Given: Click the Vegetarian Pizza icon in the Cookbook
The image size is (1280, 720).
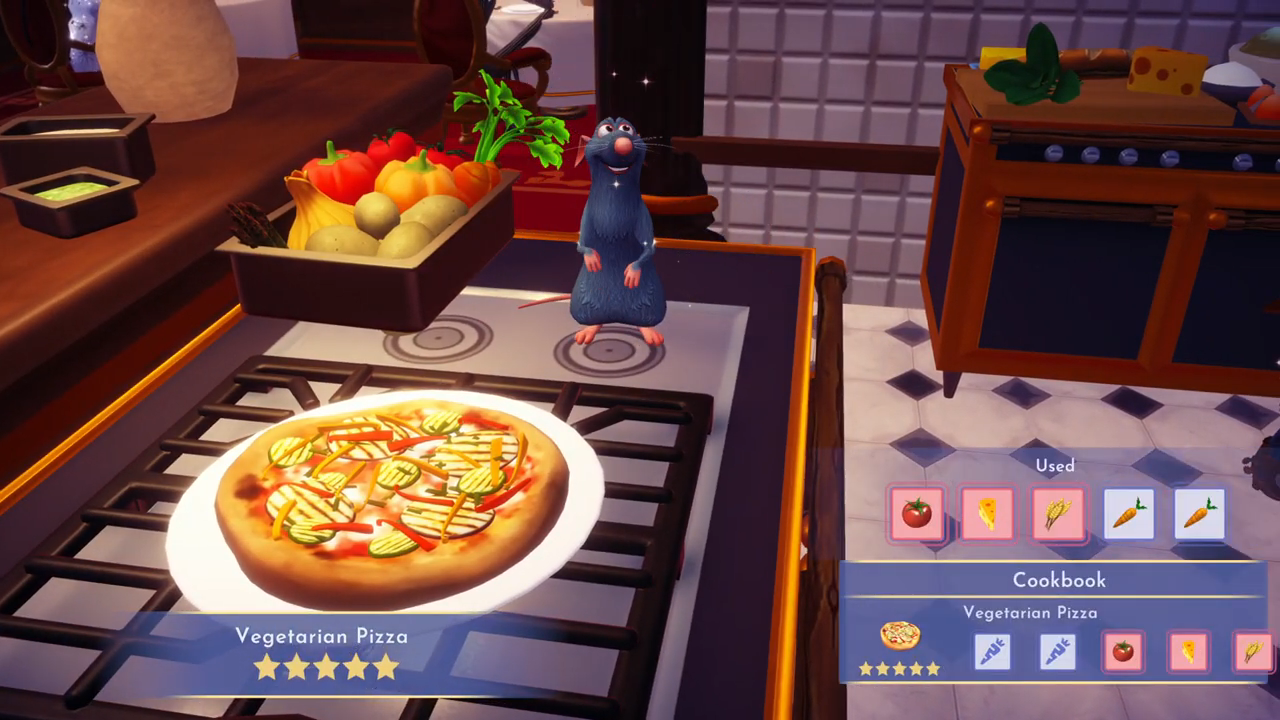Looking at the screenshot, I should tap(900, 635).
